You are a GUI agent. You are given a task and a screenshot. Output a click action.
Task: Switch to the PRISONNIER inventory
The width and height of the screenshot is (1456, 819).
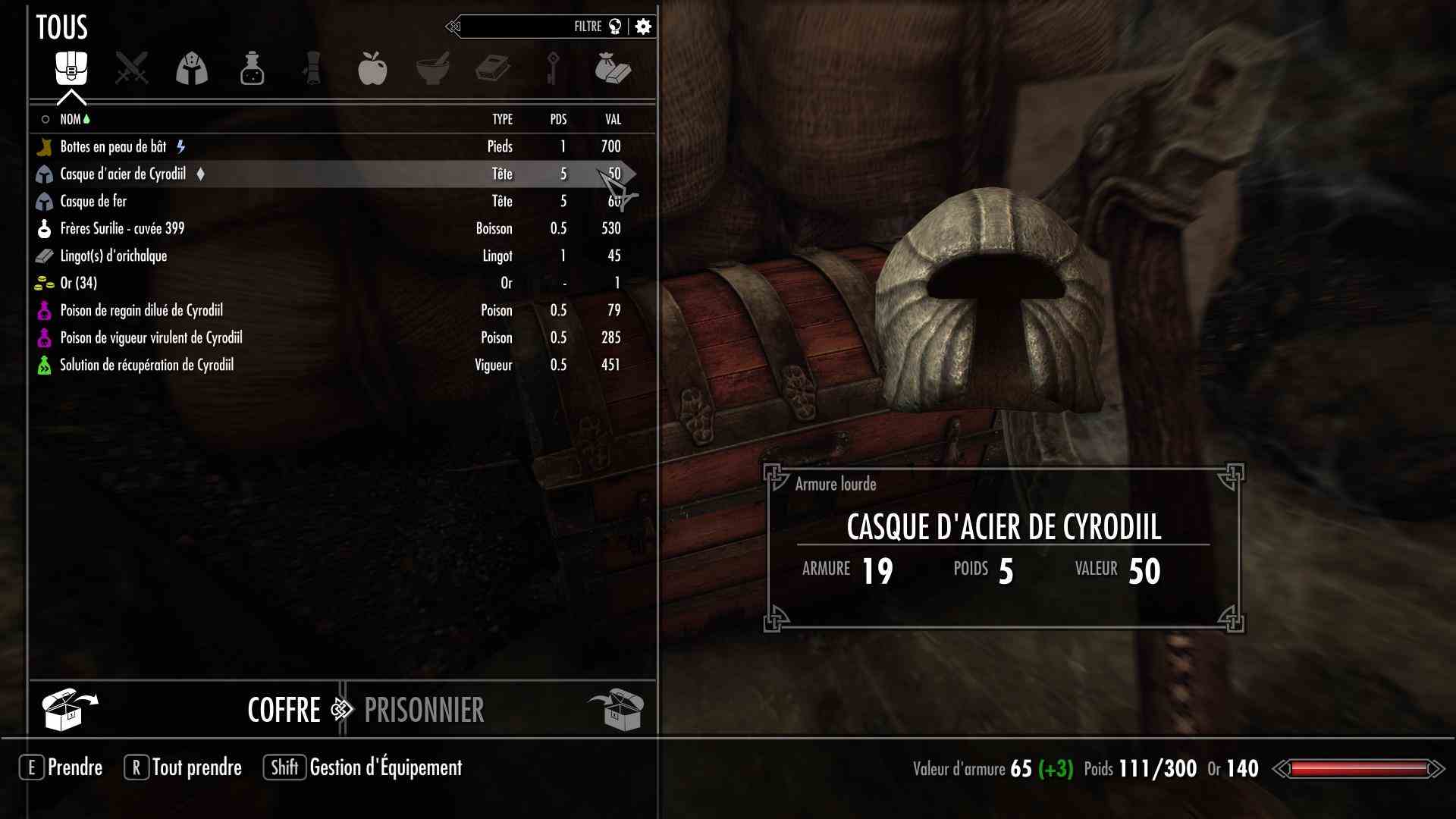point(424,711)
